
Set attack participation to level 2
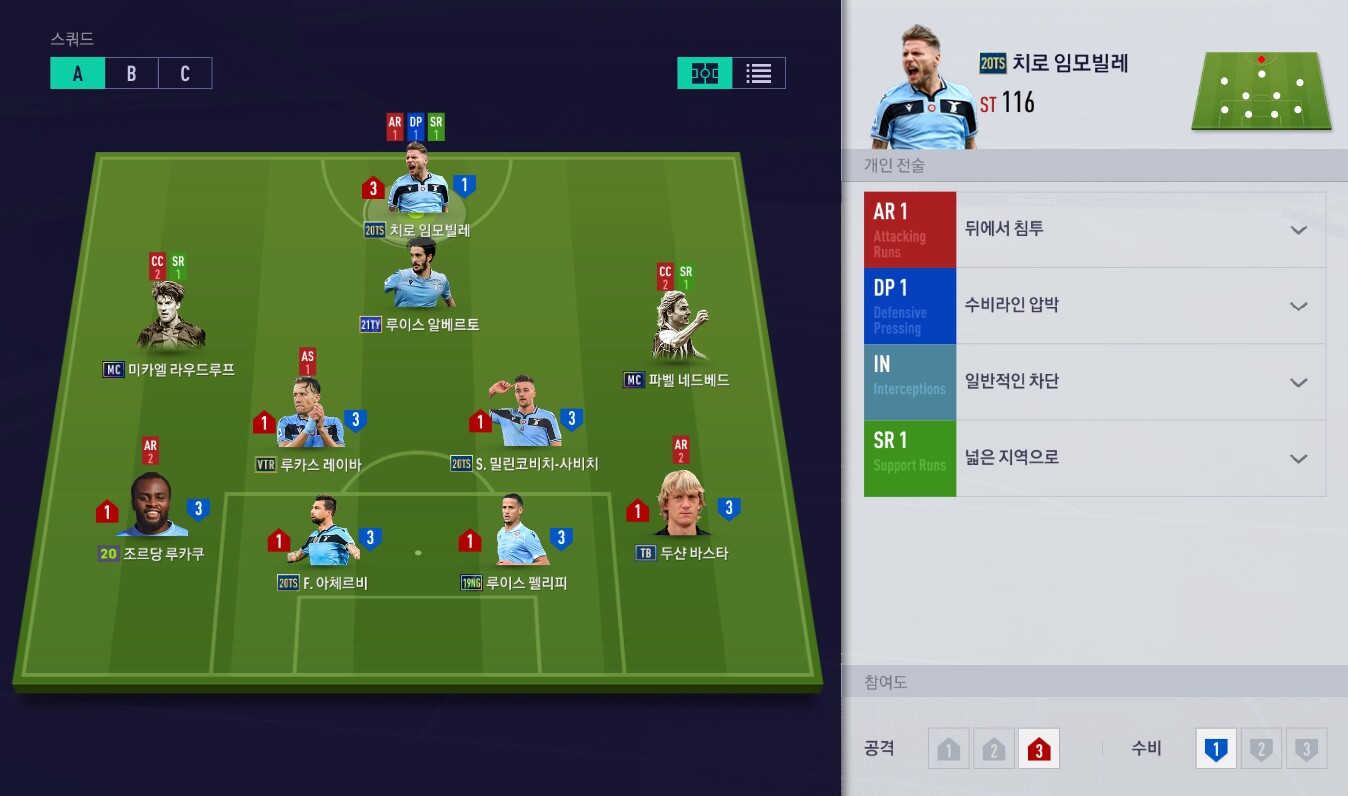pyautogui.click(x=993, y=749)
